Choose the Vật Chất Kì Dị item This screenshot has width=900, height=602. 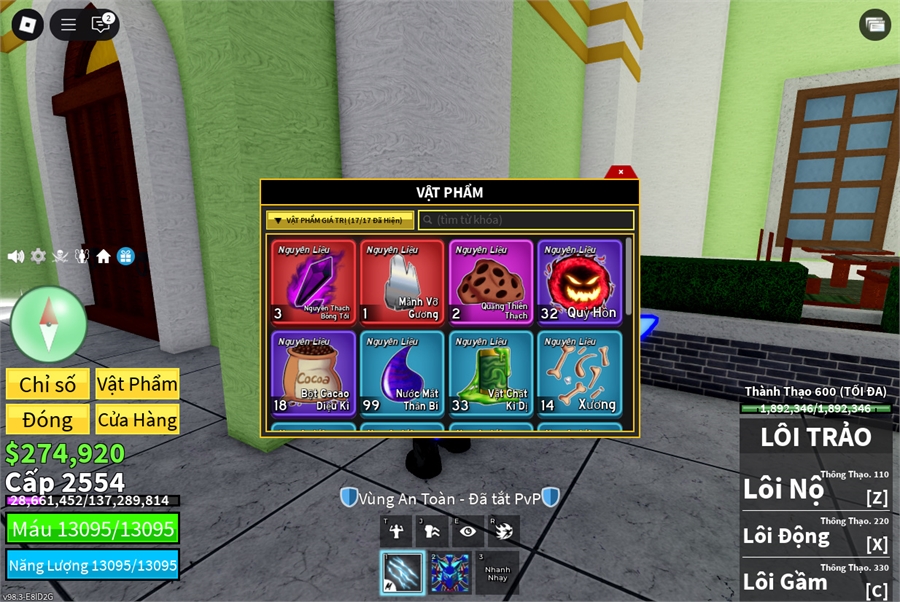[491, 373]
